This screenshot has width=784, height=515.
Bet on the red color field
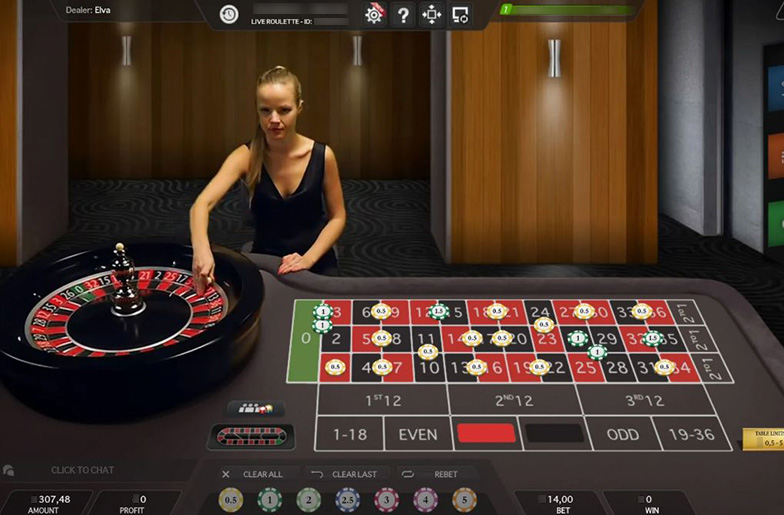pyautogui.click(x=486, y=433)
